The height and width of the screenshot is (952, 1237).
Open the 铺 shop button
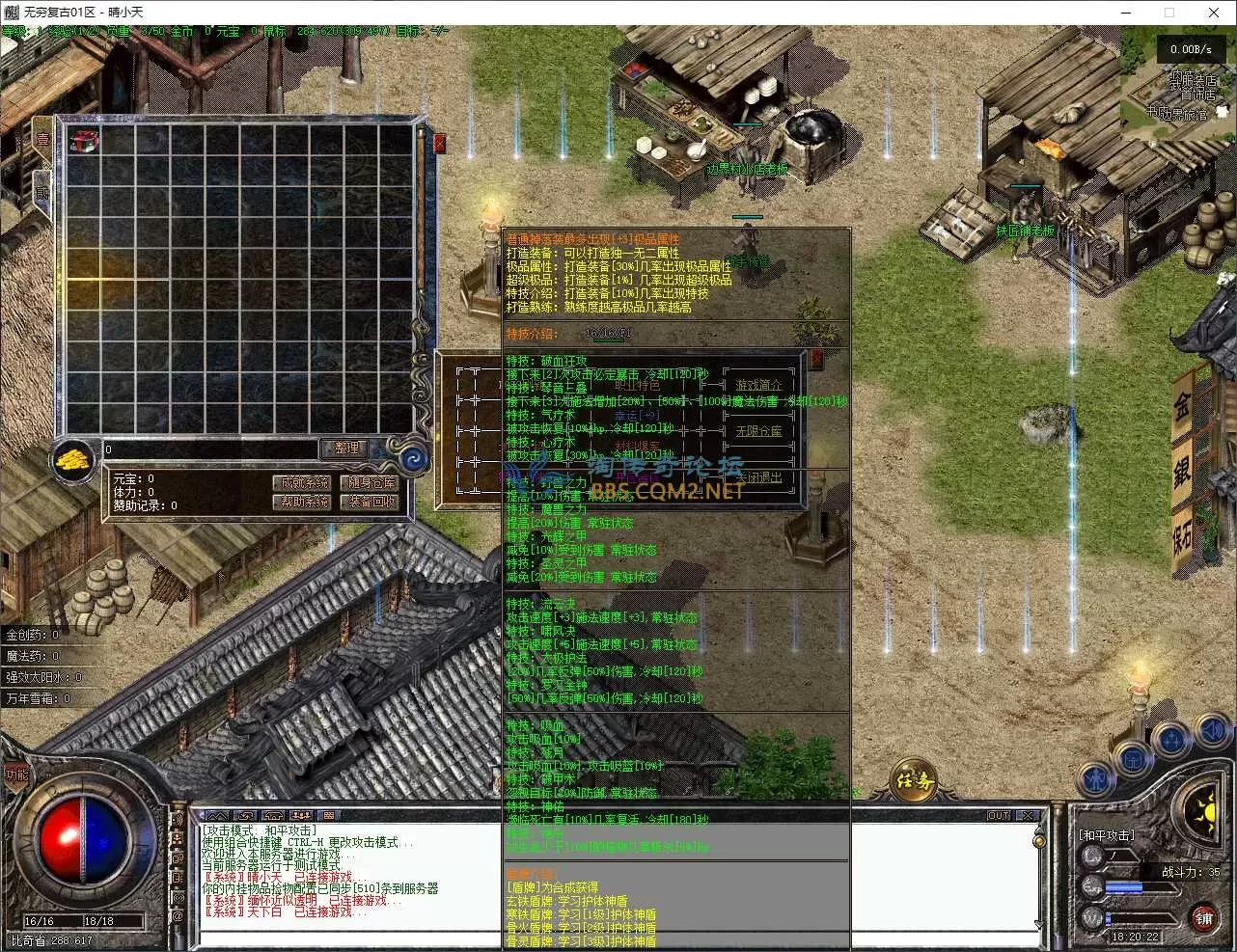point(1202,917)
